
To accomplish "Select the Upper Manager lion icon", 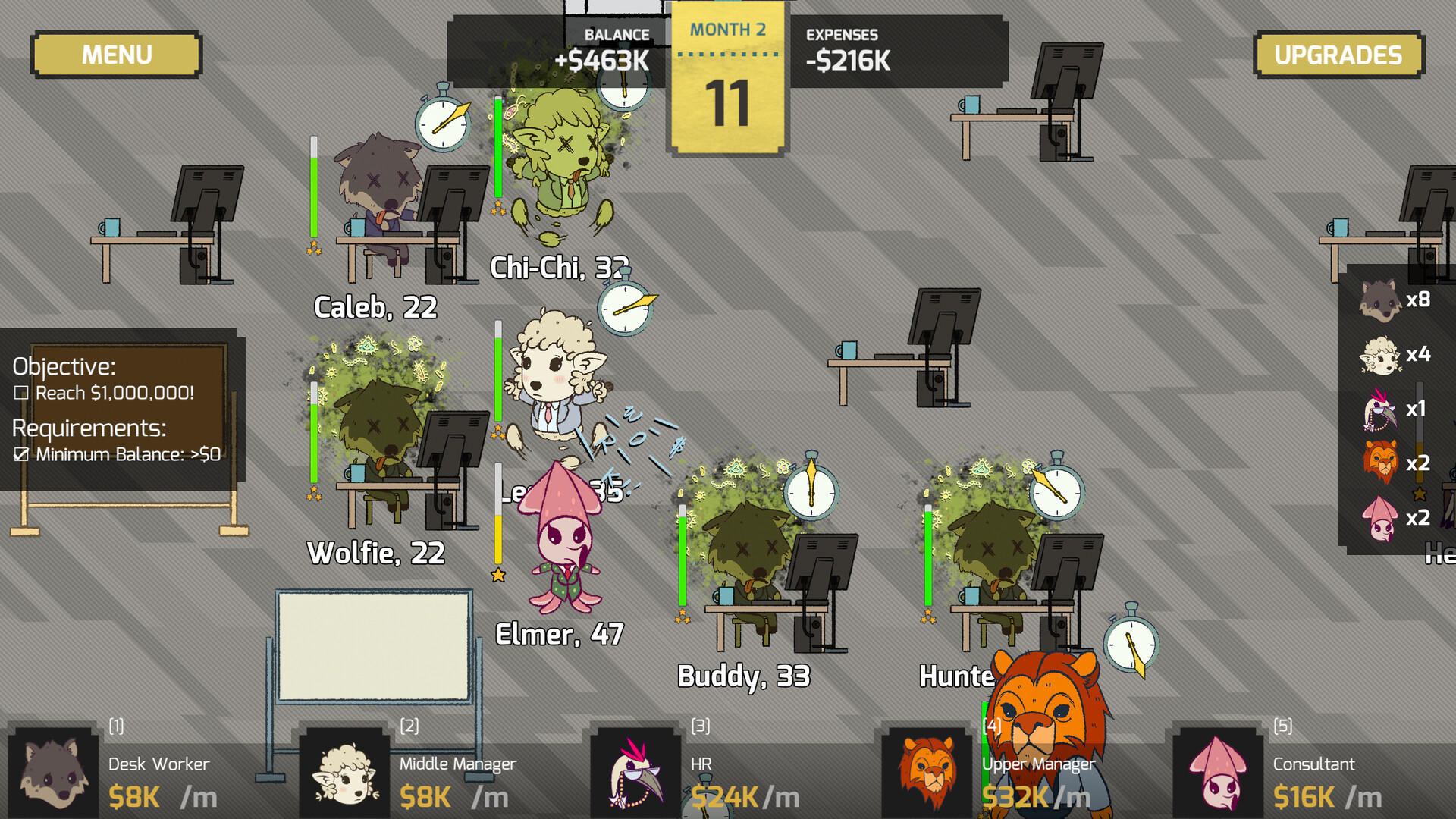I will 927,773.
